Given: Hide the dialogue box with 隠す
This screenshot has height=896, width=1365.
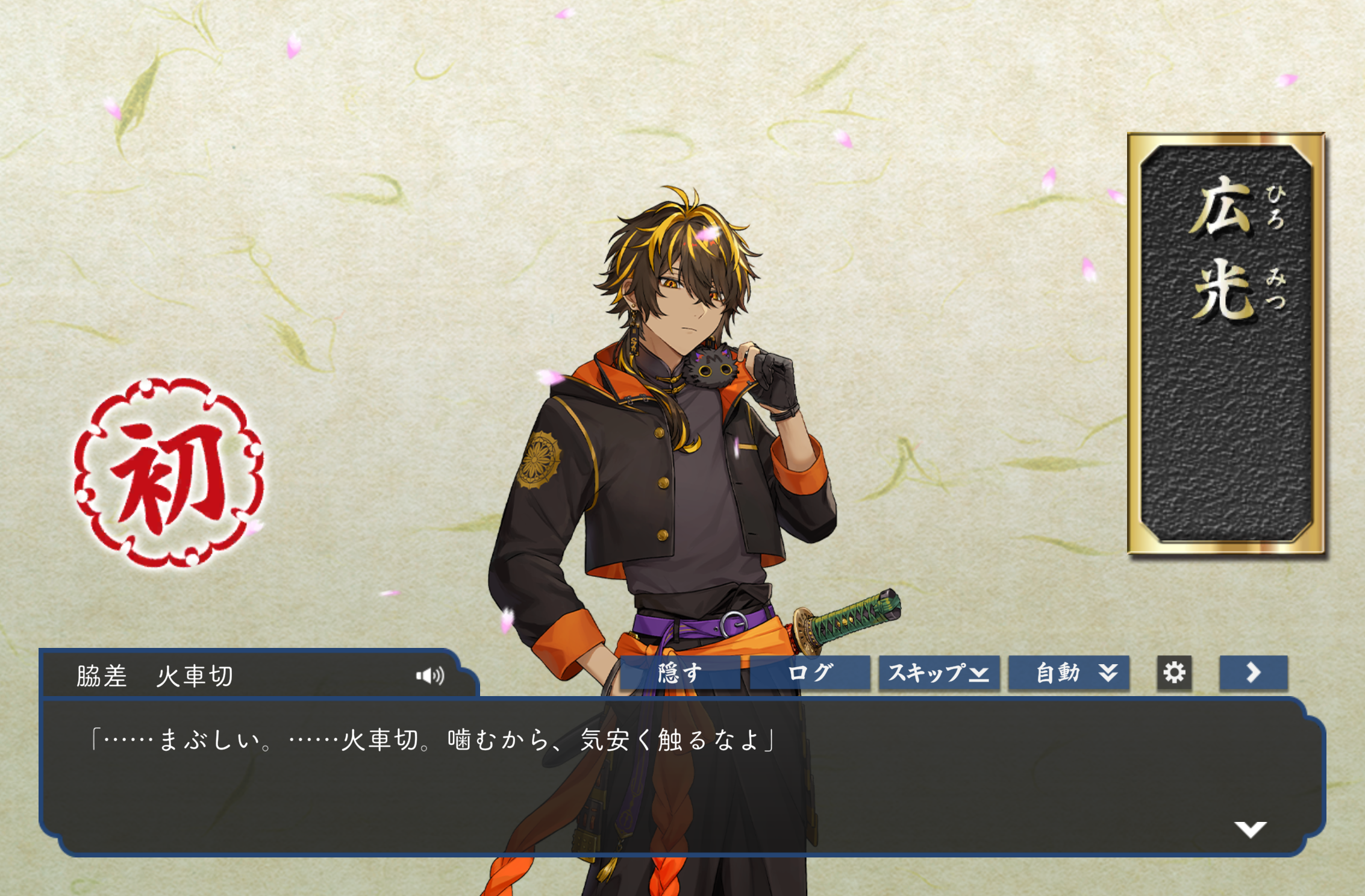Looking at the screenshot, I should (679, 673).
